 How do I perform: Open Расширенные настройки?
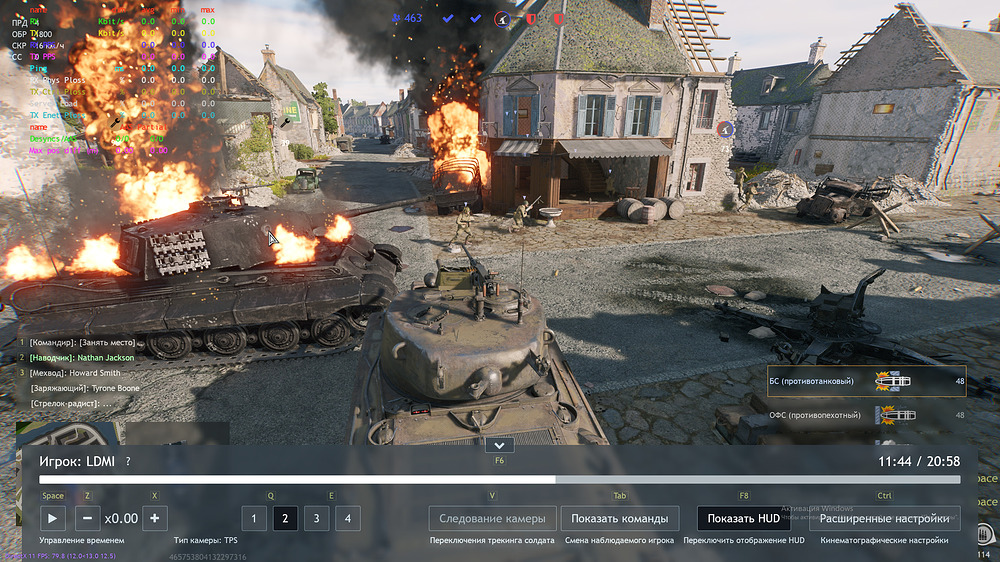884,518
